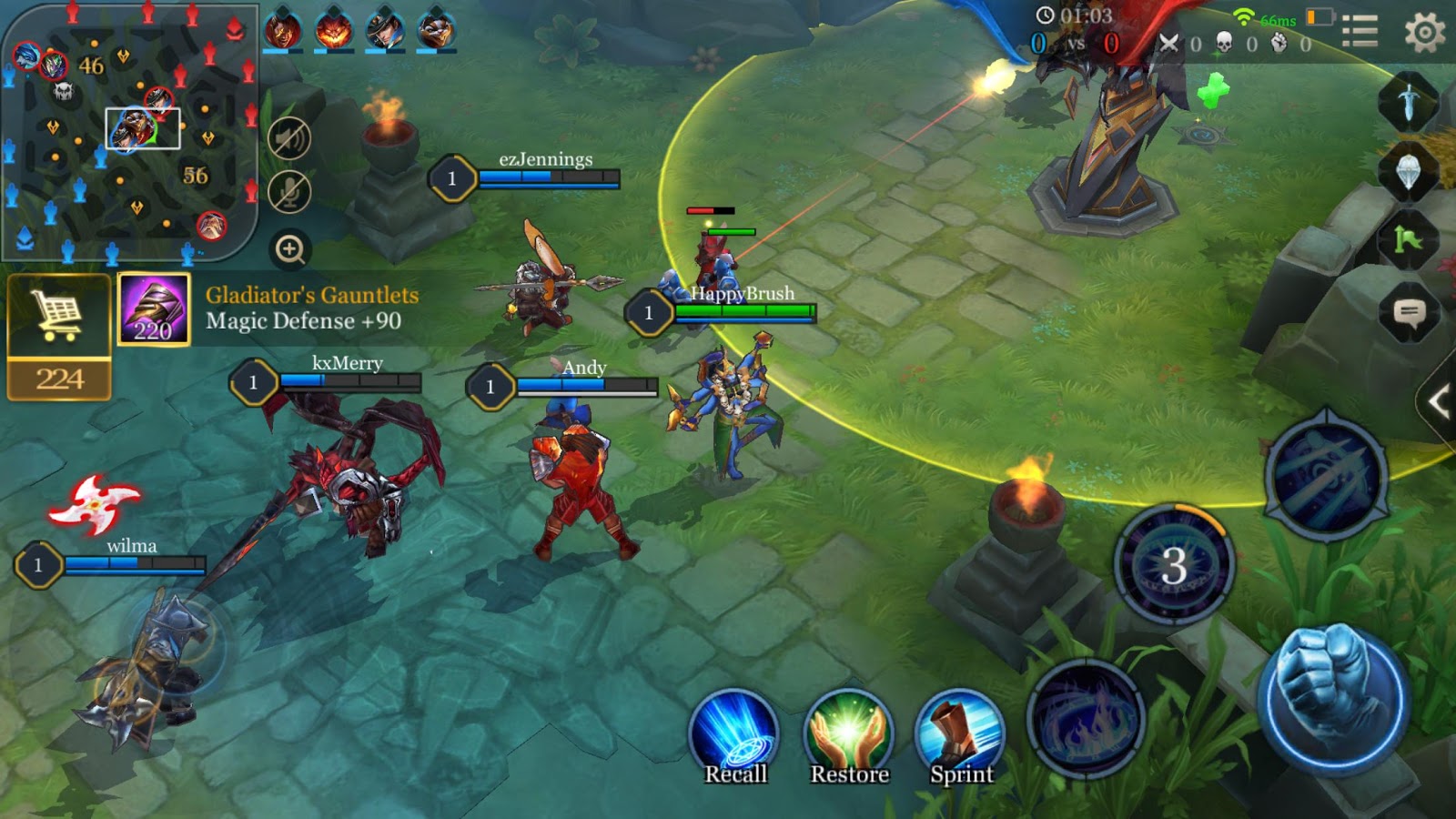This screenshot has width=1456, height=819.
Task: Open the quick chat bubble
Action: click(1409, 315)
